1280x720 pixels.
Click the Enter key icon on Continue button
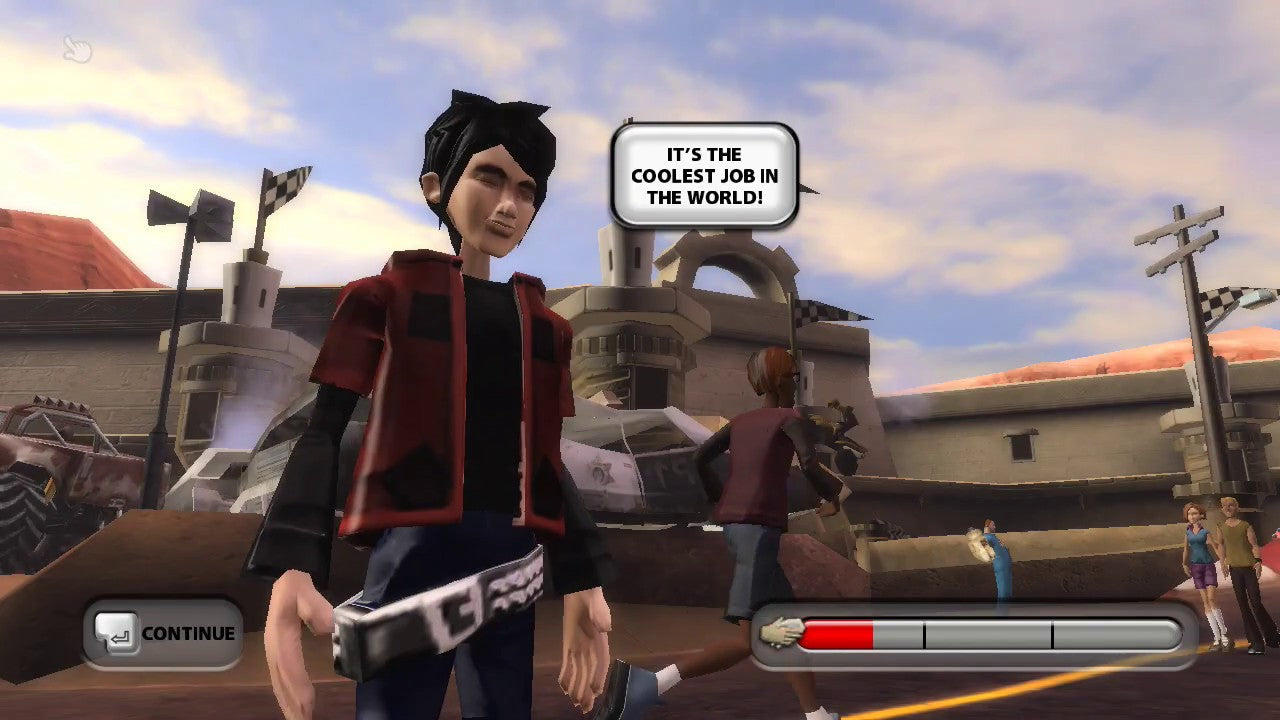(120, 632)
